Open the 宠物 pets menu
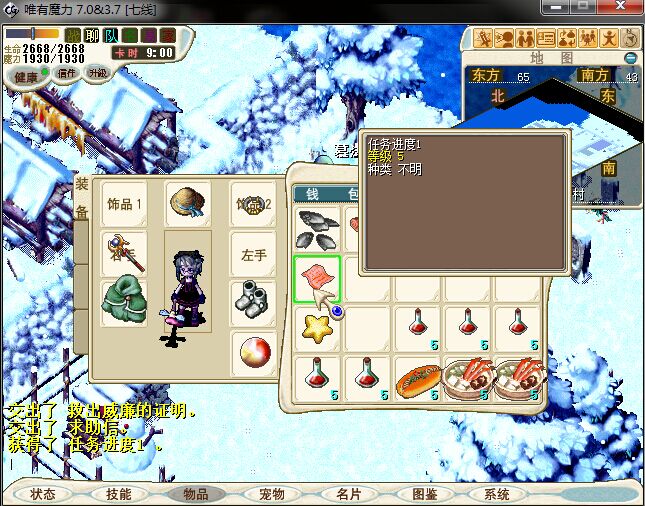645x506 pixels. coord(272,494)
